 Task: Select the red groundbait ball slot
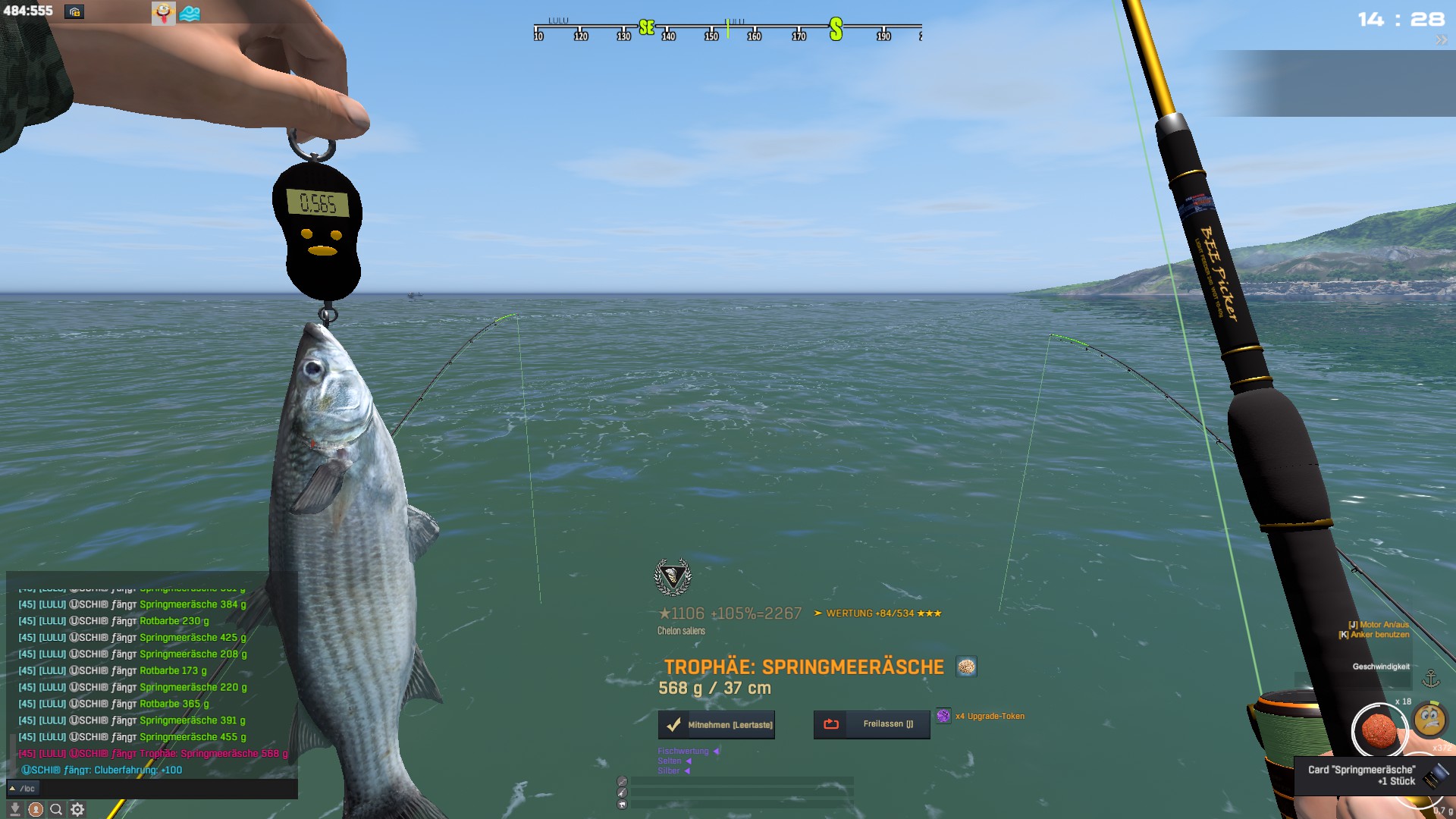1378,730
